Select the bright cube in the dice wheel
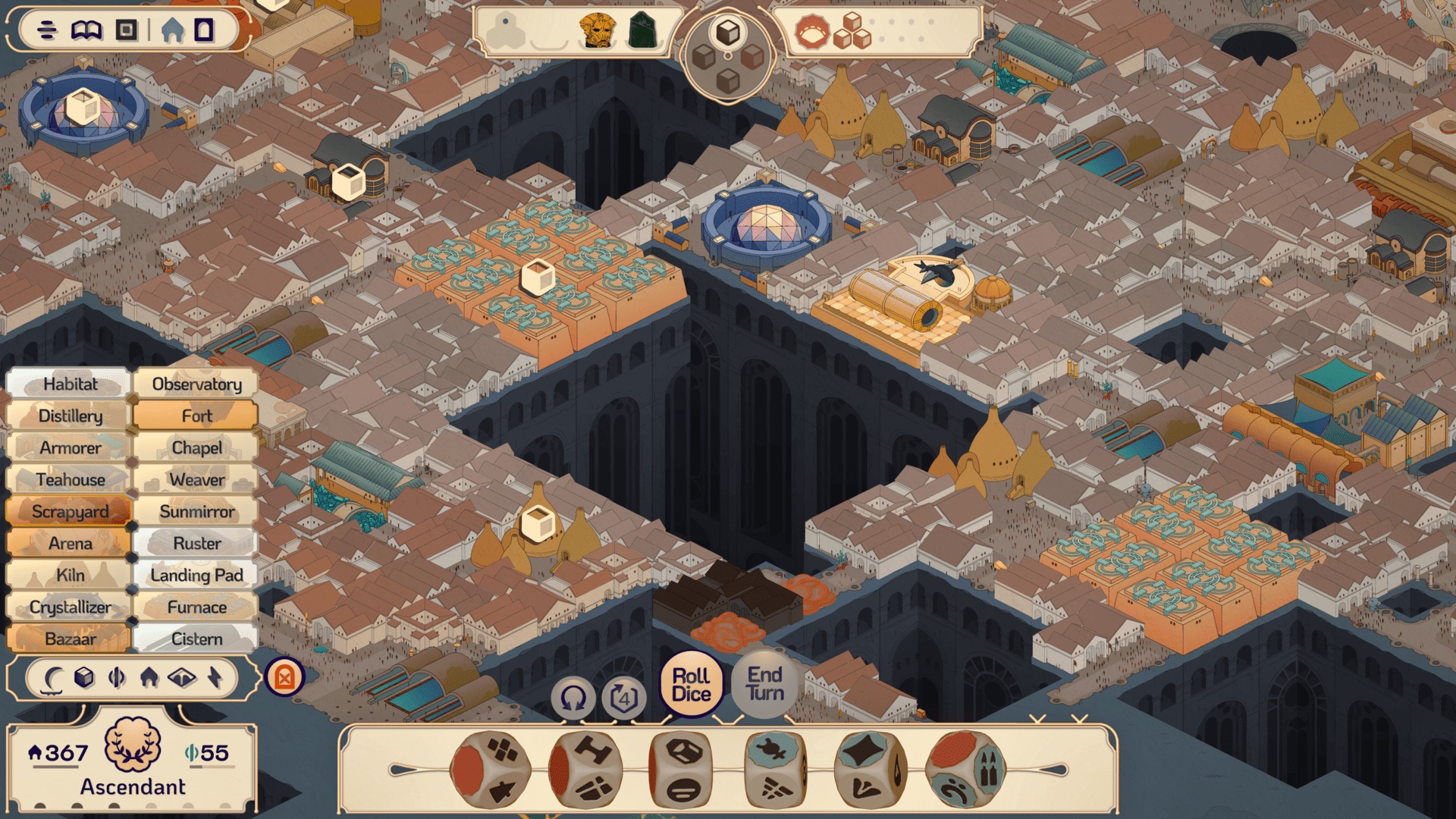Image resolution: width=1456 pixels, height=819 pixels. 728,33
